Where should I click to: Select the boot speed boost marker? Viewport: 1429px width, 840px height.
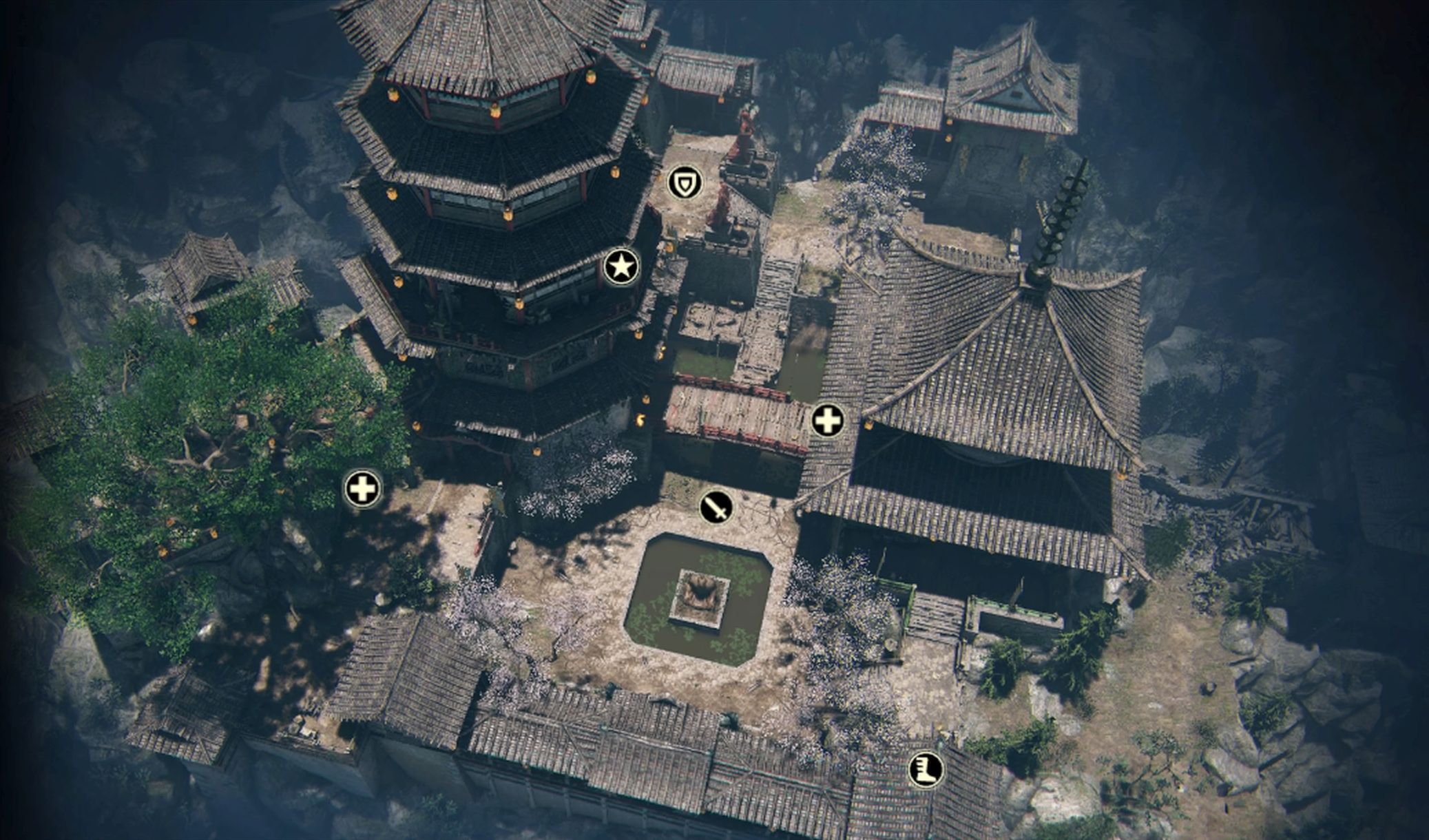(926, 769)
